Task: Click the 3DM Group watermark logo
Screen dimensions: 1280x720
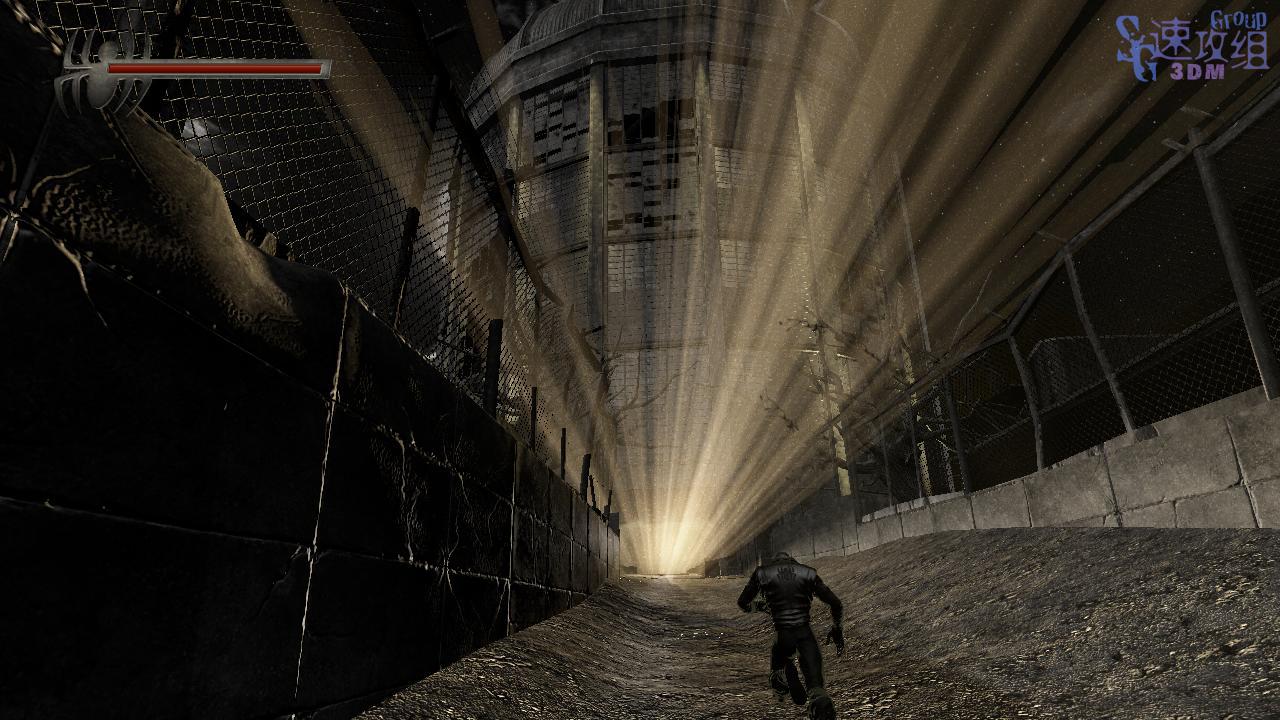Action: click(x=1191, y=48)
